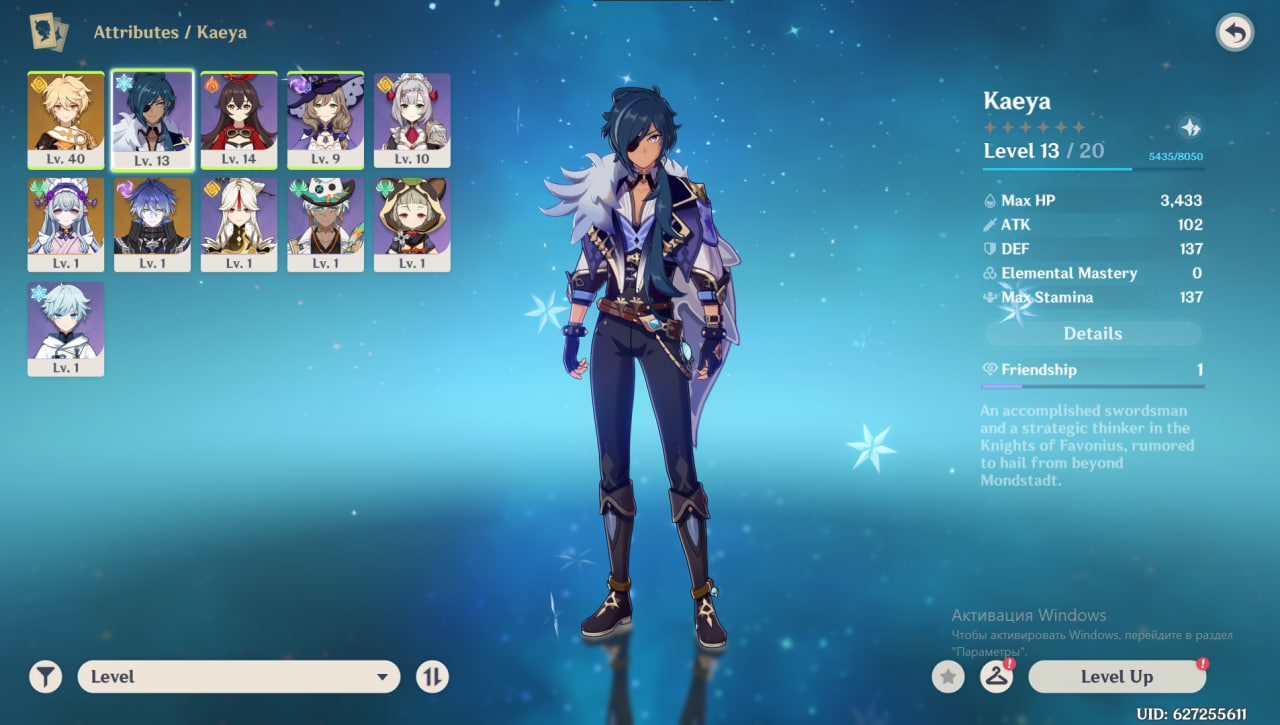Image resolution: width=1280 pixels, height=725 pixels.
Task: Toggle the favorite star button
Action: [948, 677]
